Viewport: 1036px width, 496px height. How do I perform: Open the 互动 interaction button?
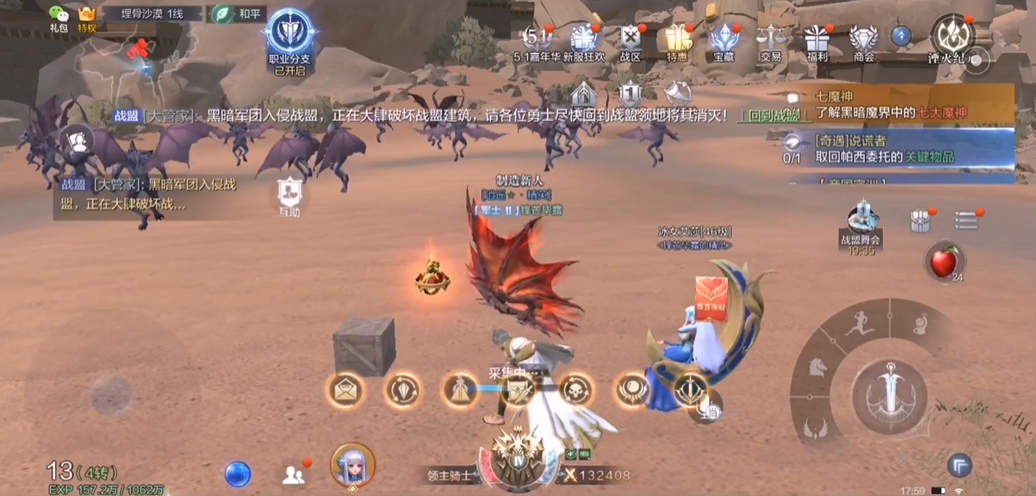click(x=289, y=194)
